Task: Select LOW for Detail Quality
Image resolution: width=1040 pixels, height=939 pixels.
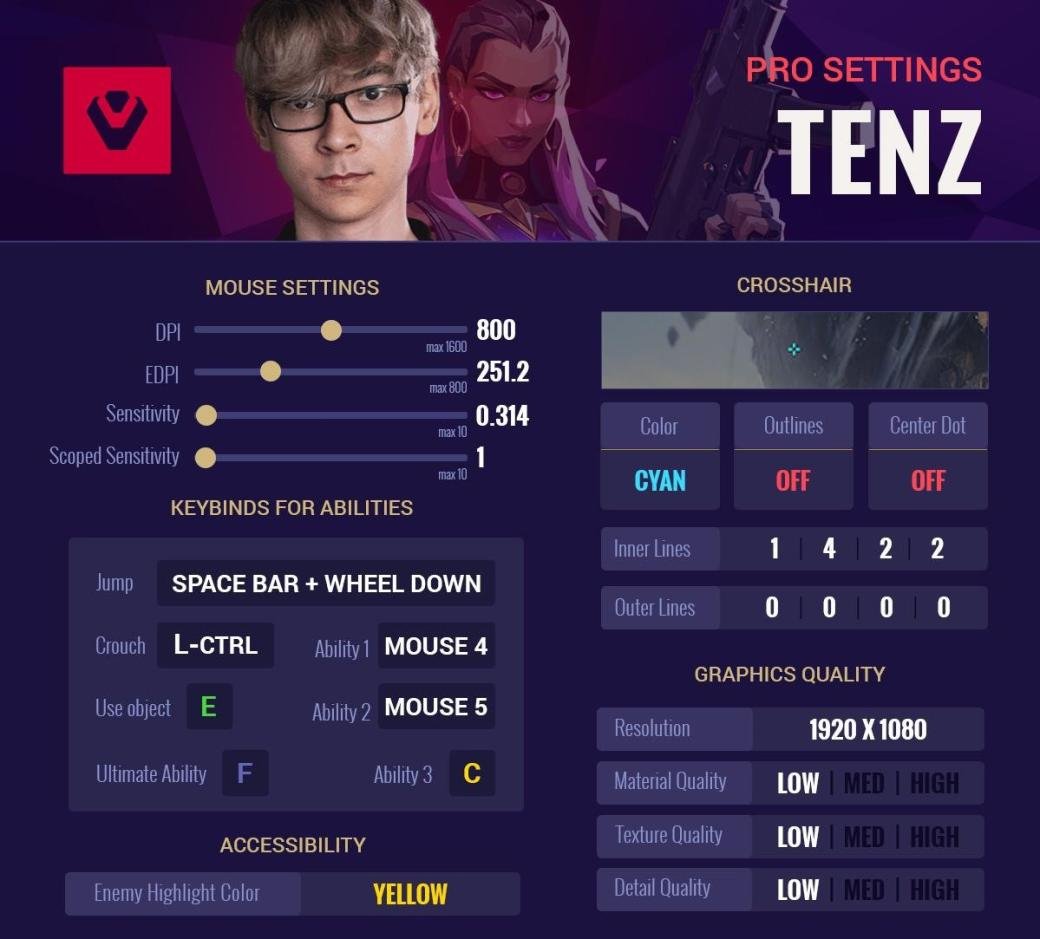Action: pyautogui.click(x=798, y=890)
